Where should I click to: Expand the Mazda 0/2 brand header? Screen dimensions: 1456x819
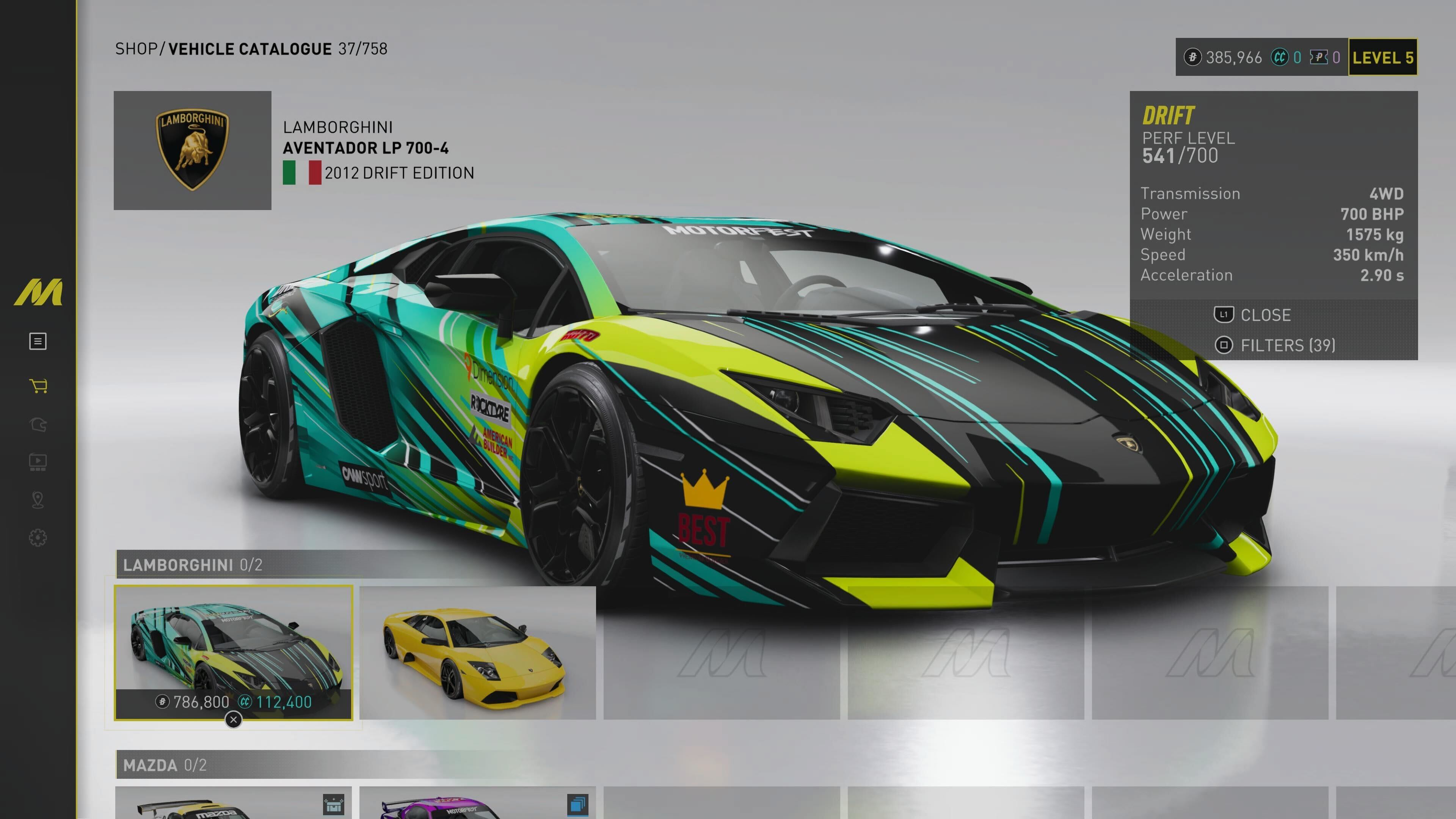[165, 765]
